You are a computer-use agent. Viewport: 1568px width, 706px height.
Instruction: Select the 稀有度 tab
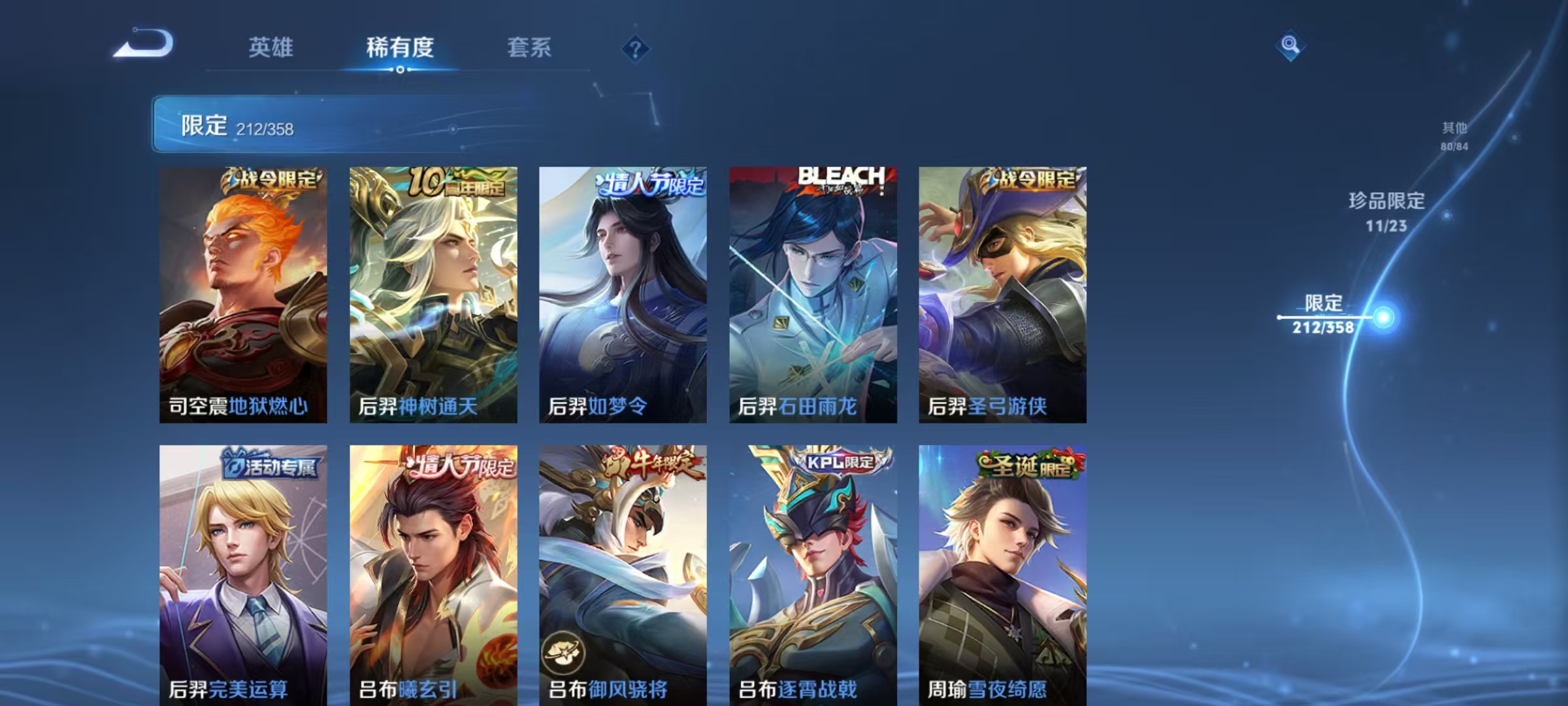(400, 48)
